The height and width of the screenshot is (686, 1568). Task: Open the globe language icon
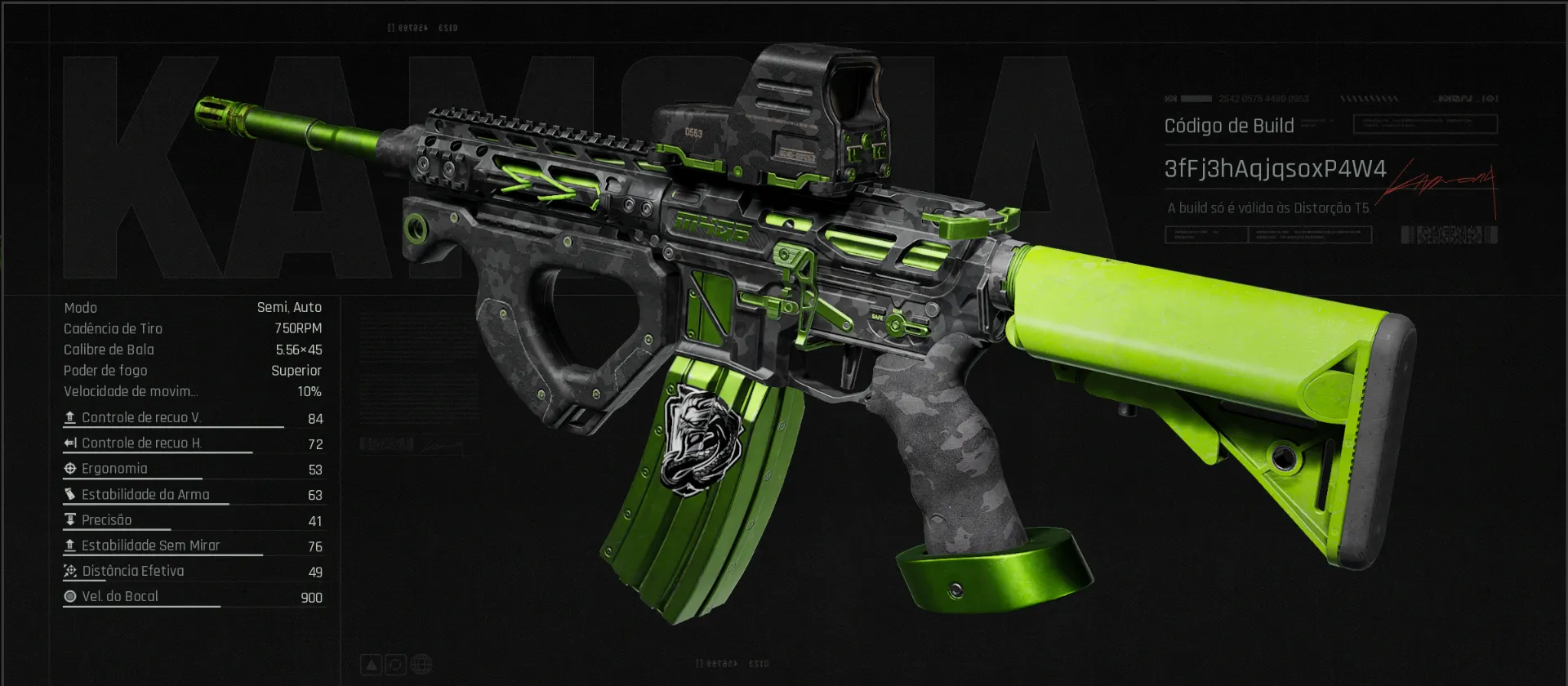422,664
